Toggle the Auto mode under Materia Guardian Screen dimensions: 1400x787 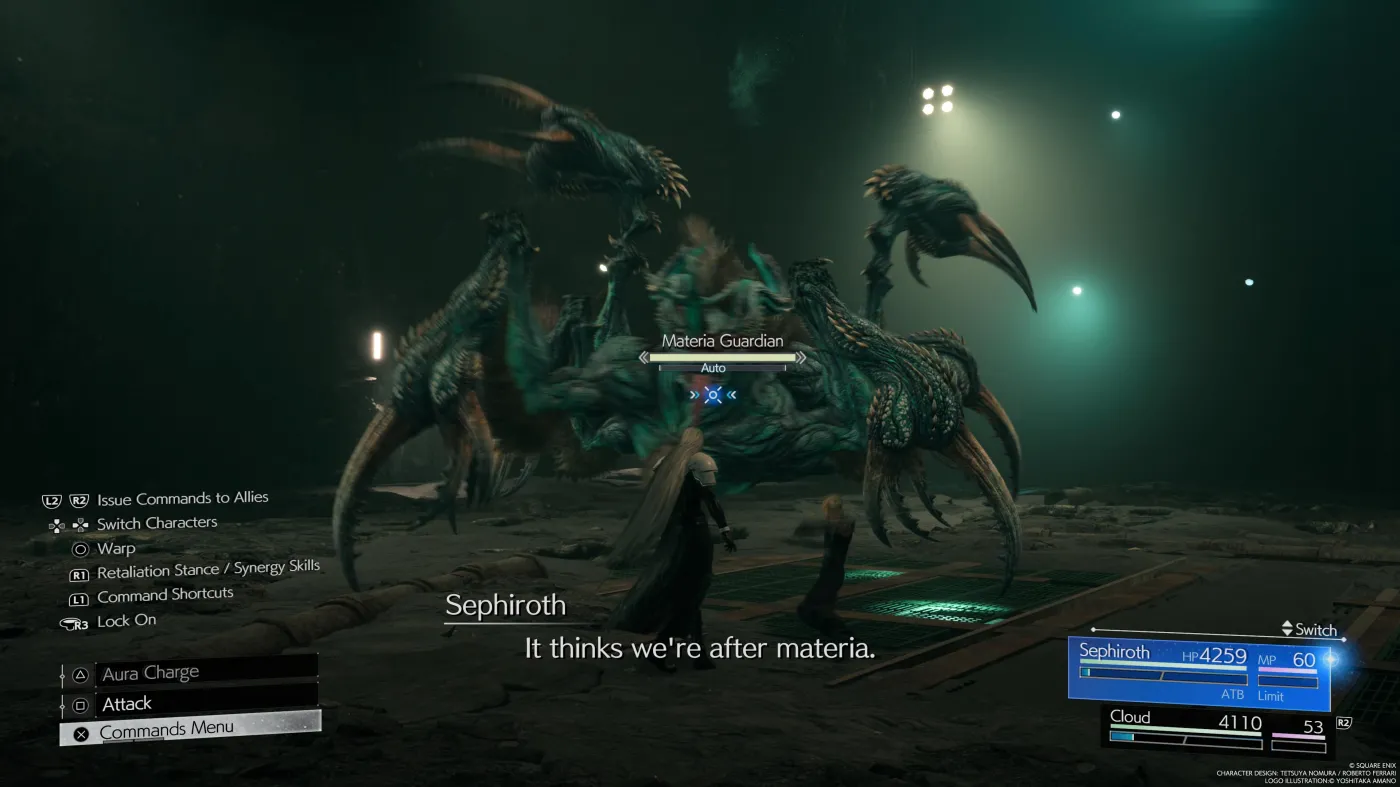point(713,368)
